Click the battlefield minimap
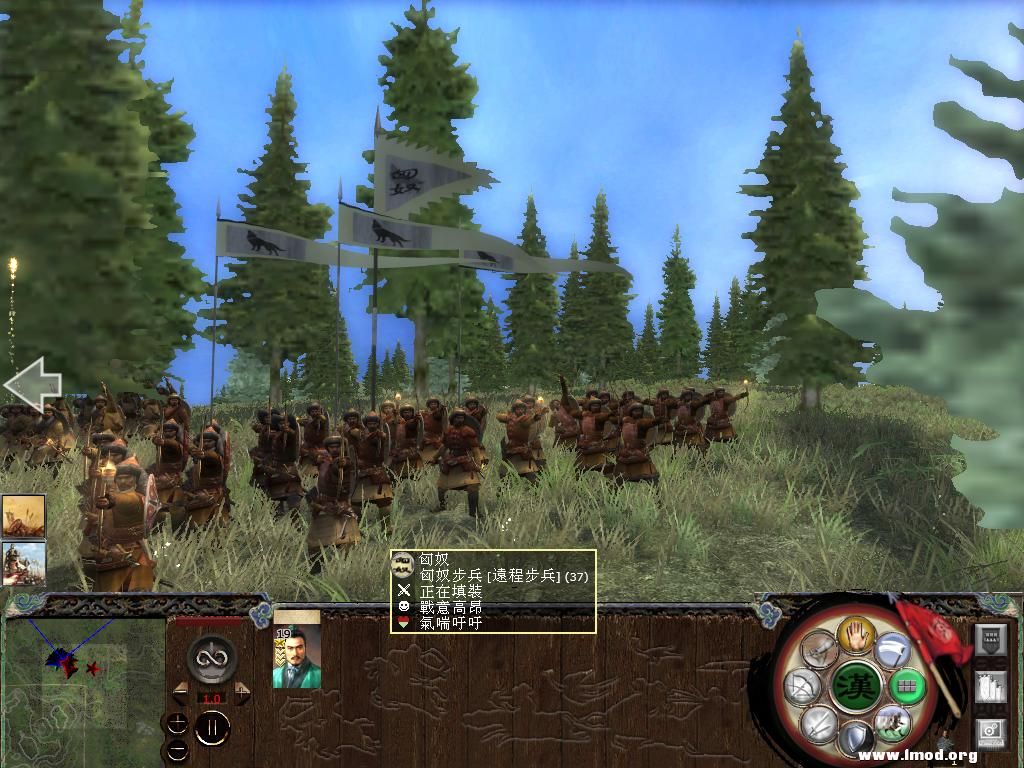 (84, 690)
